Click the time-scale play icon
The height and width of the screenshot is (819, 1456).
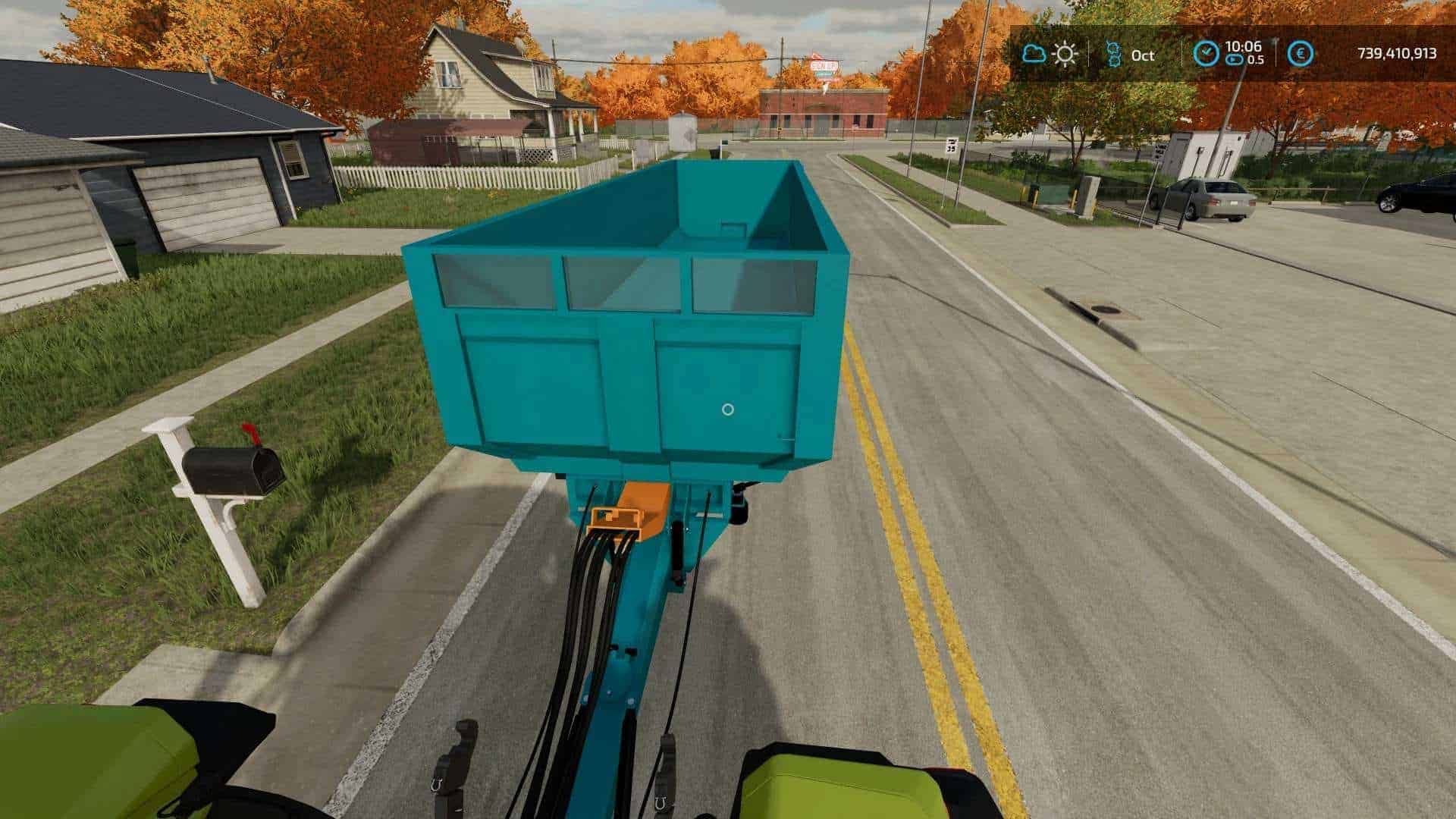[1234, 60]
